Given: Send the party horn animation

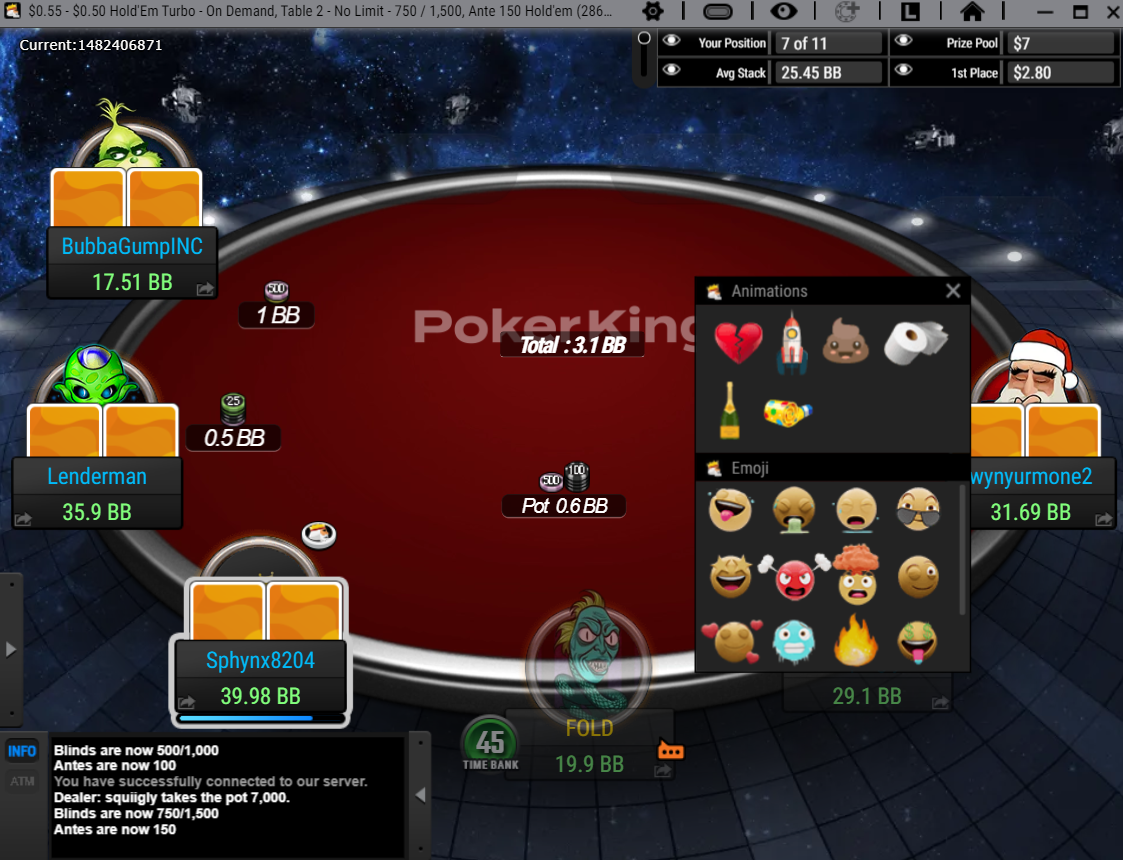Looking at the screenshot, I should pyautogui.click(x=788, y=411).
